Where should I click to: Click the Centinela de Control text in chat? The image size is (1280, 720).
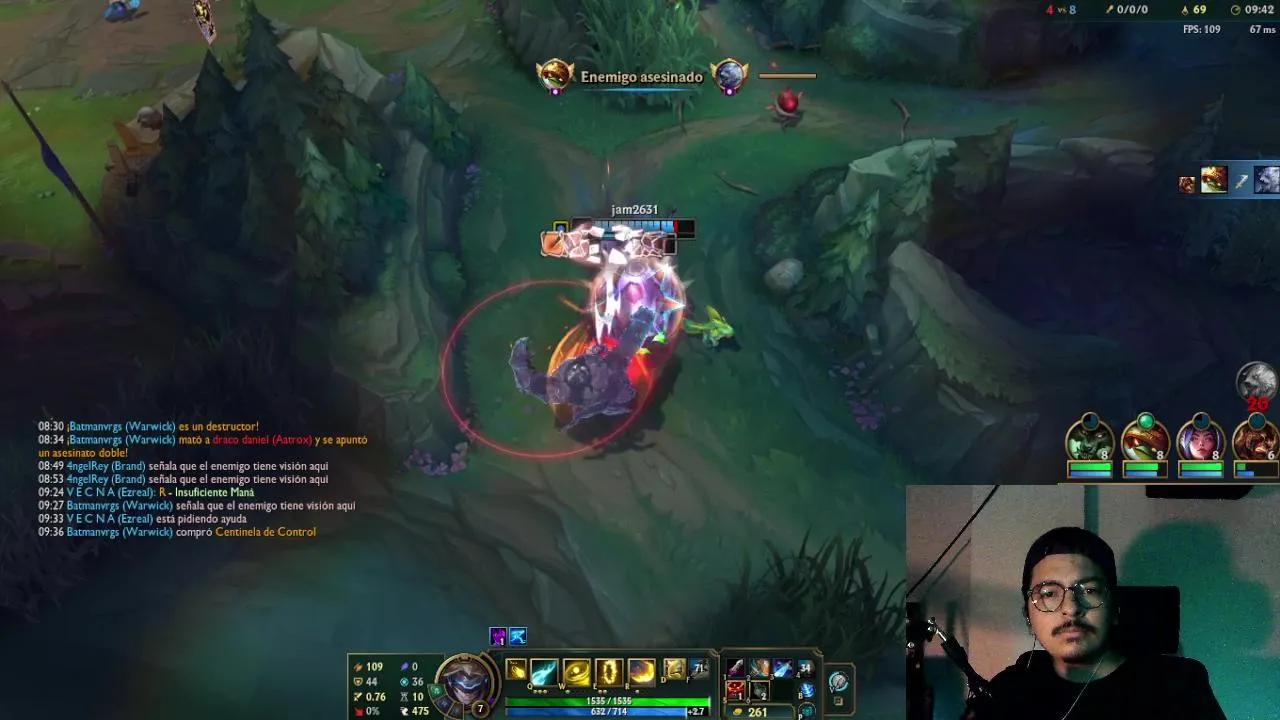tap(265, 531)
